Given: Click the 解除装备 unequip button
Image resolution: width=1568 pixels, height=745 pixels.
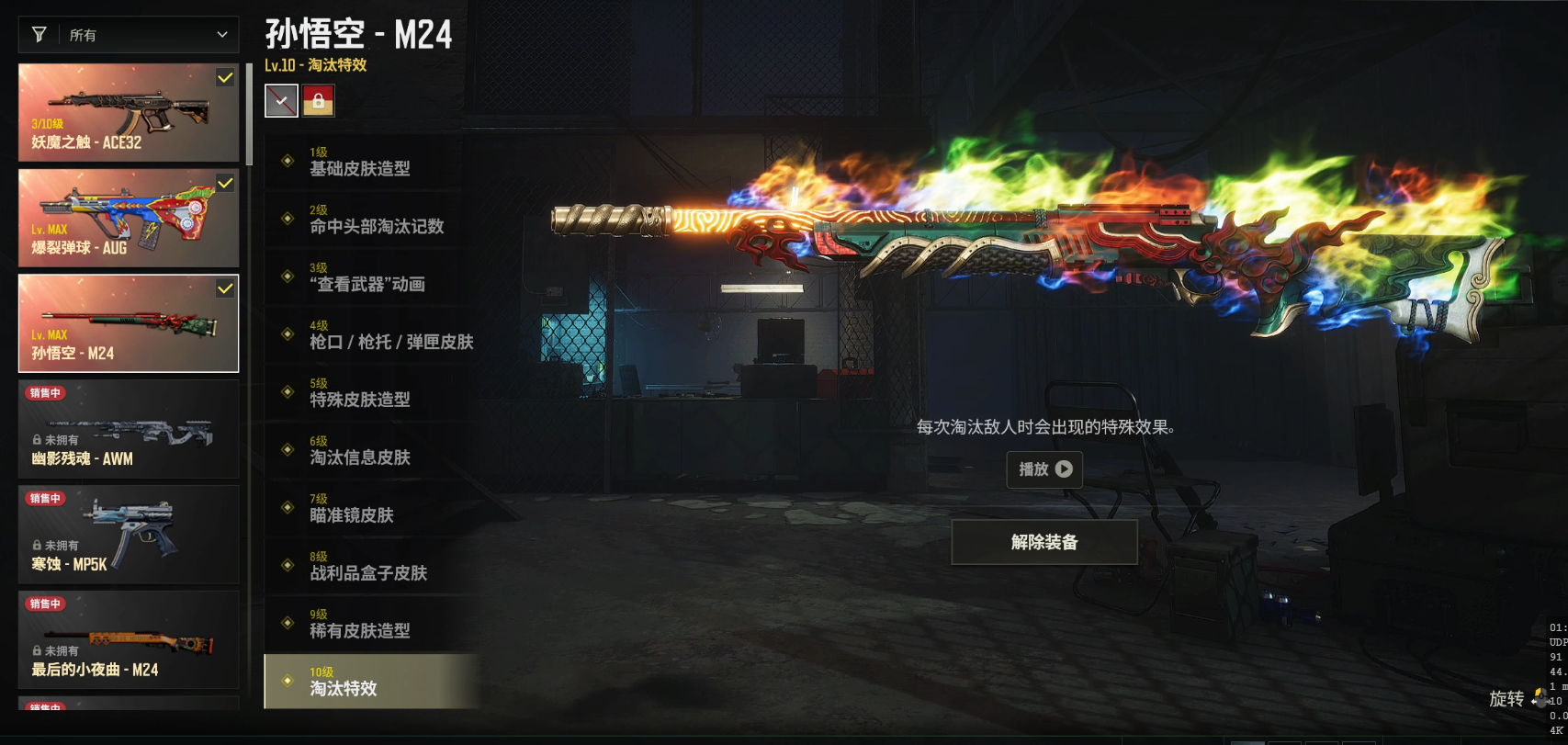Looking at the screenshot, I should [1044, 542].
